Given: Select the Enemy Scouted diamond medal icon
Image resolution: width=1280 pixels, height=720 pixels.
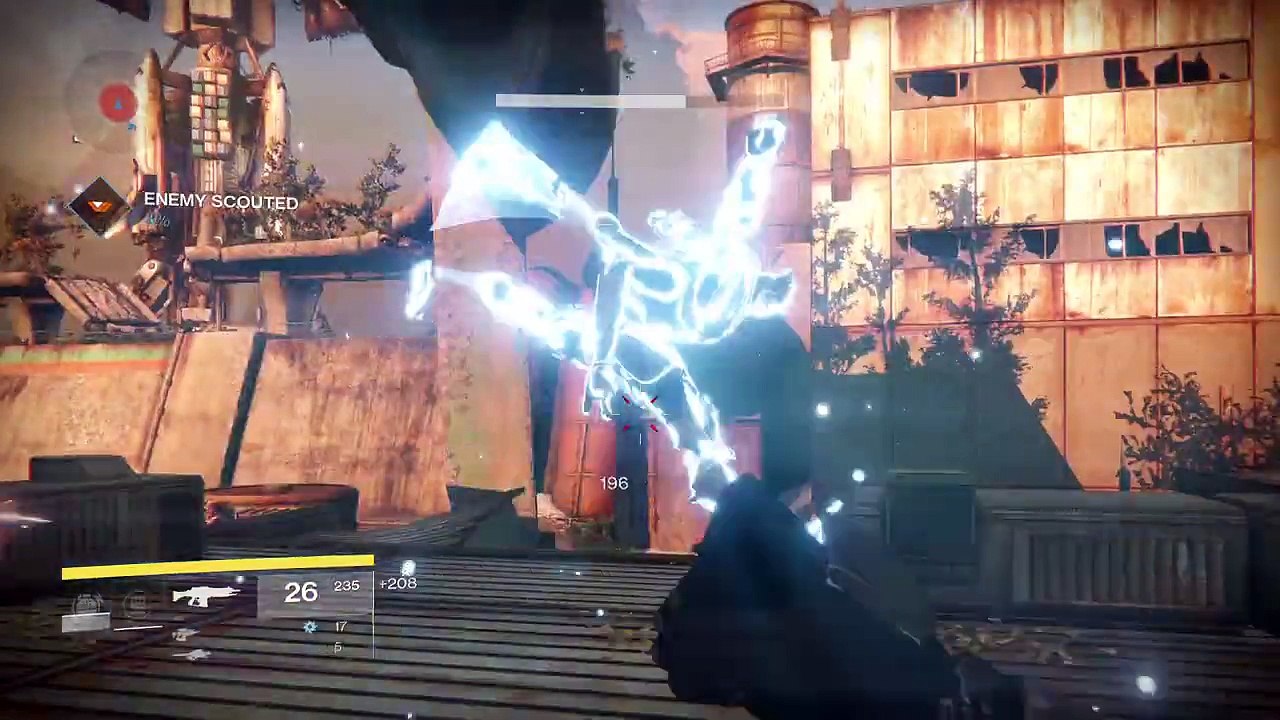Looking at the screenshot, I should click(97, 205).
